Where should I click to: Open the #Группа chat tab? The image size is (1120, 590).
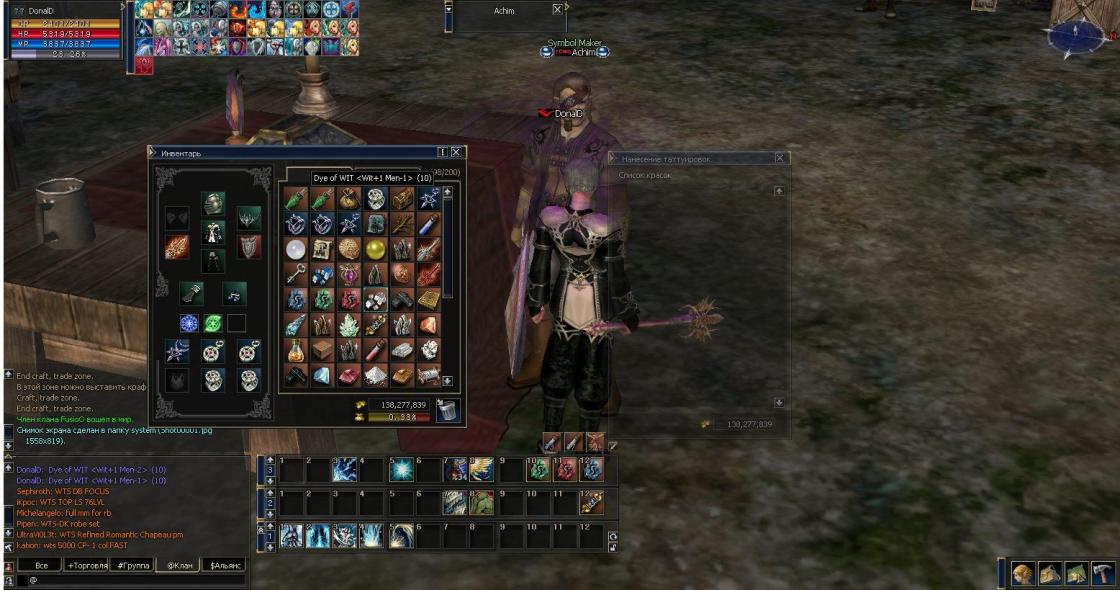(x=133, y=565)
